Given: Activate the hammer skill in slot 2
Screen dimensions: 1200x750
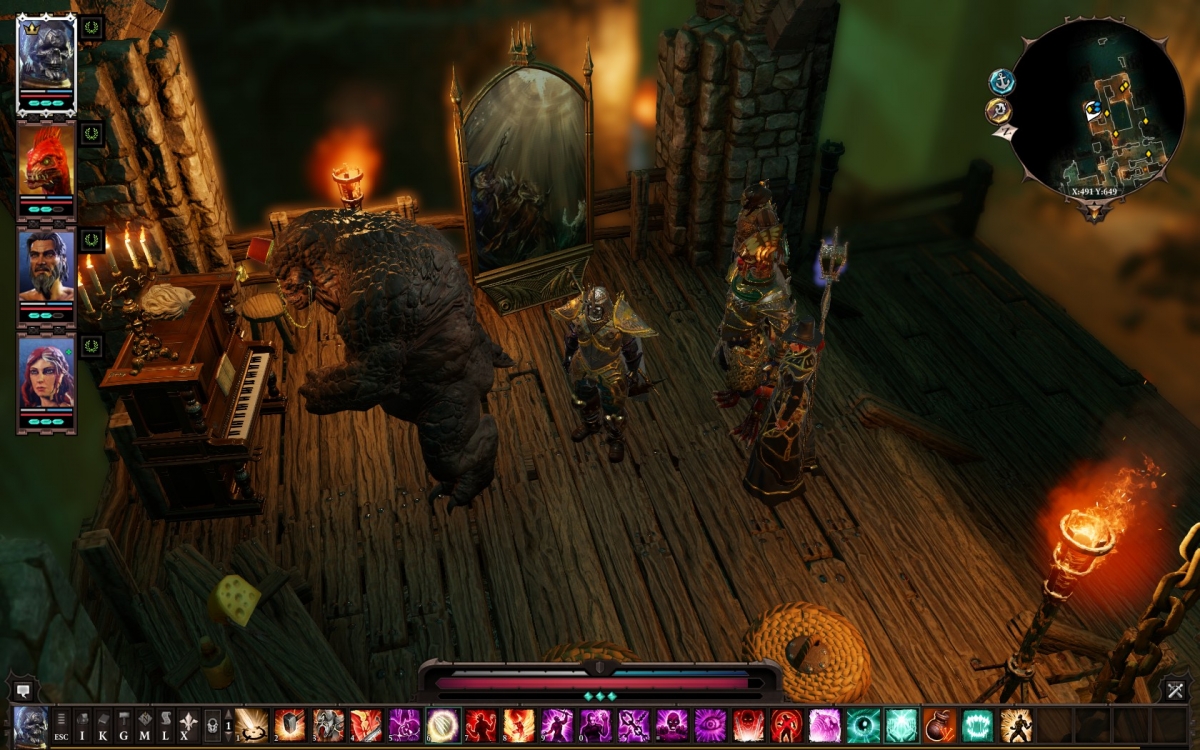Looking at the screenshot, I should point(290,724).
